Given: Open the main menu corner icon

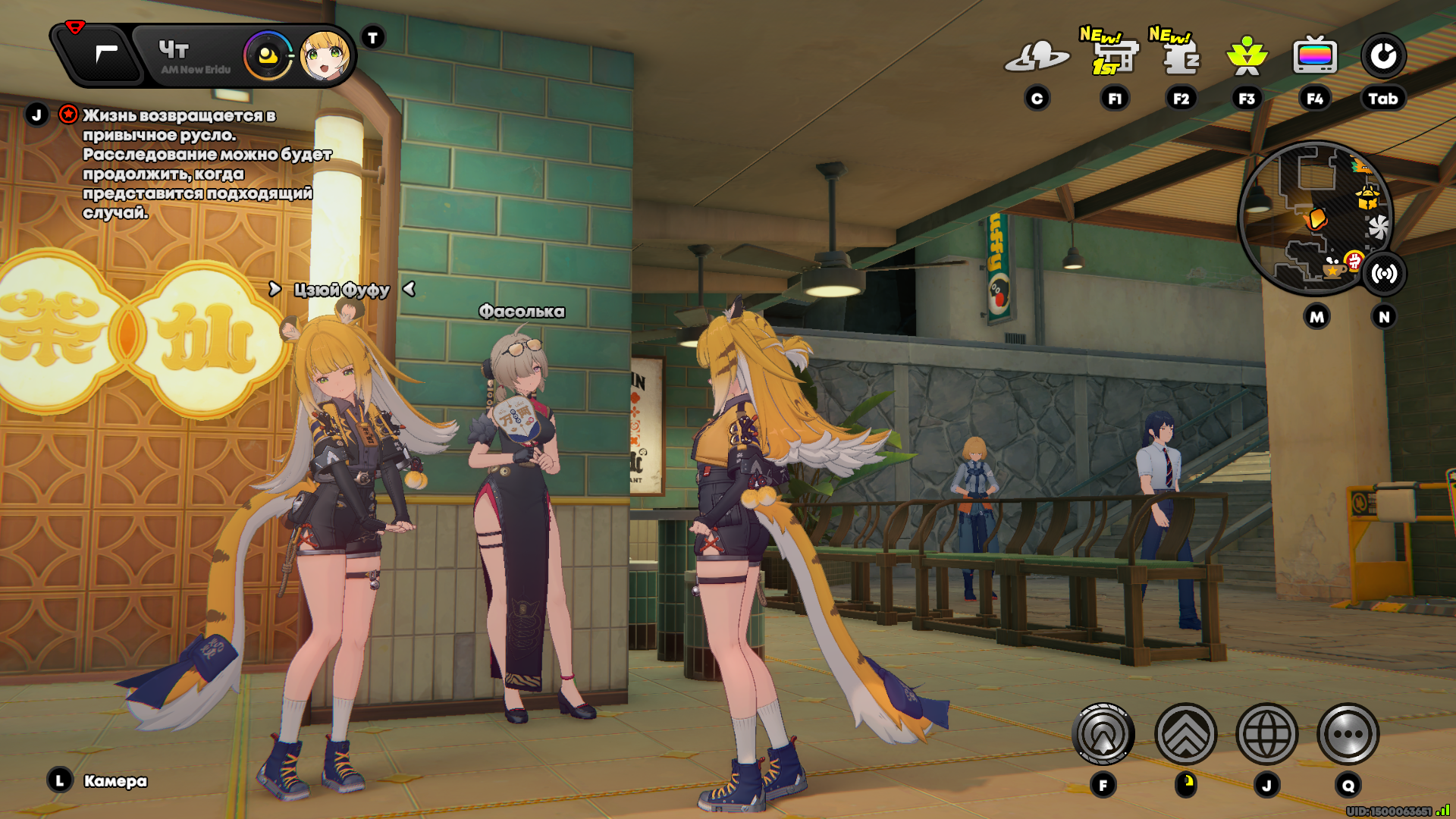Looking at the screenshot, I should [x=105, y=54].
